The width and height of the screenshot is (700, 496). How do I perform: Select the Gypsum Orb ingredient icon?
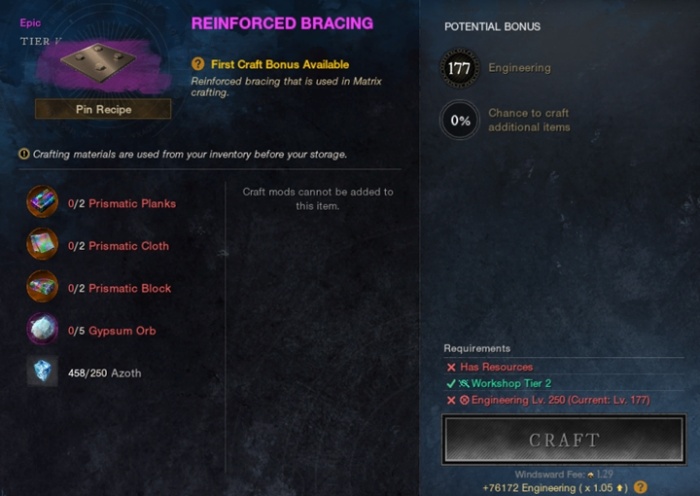pyautogui.click(x=43, y=330)
